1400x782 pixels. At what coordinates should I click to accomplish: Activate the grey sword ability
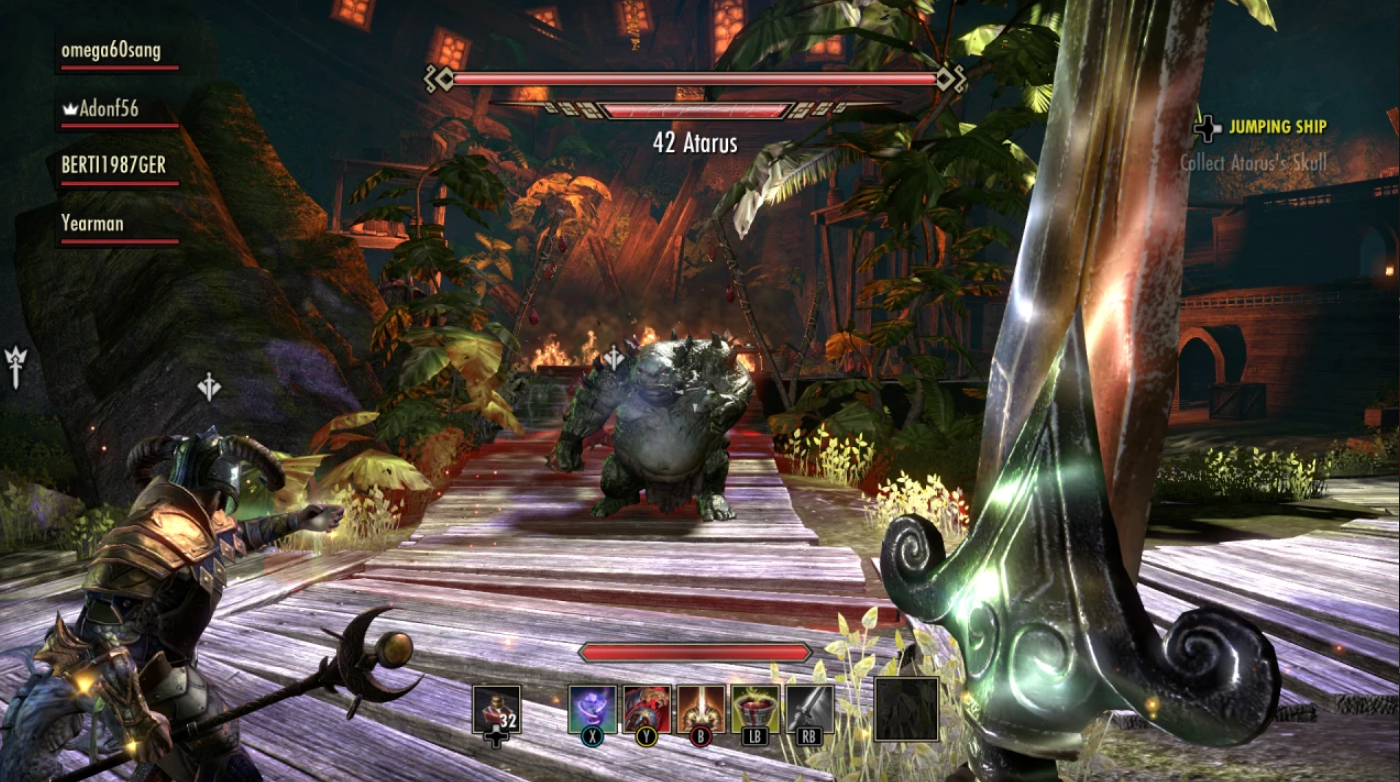click(x=809, y=709)
